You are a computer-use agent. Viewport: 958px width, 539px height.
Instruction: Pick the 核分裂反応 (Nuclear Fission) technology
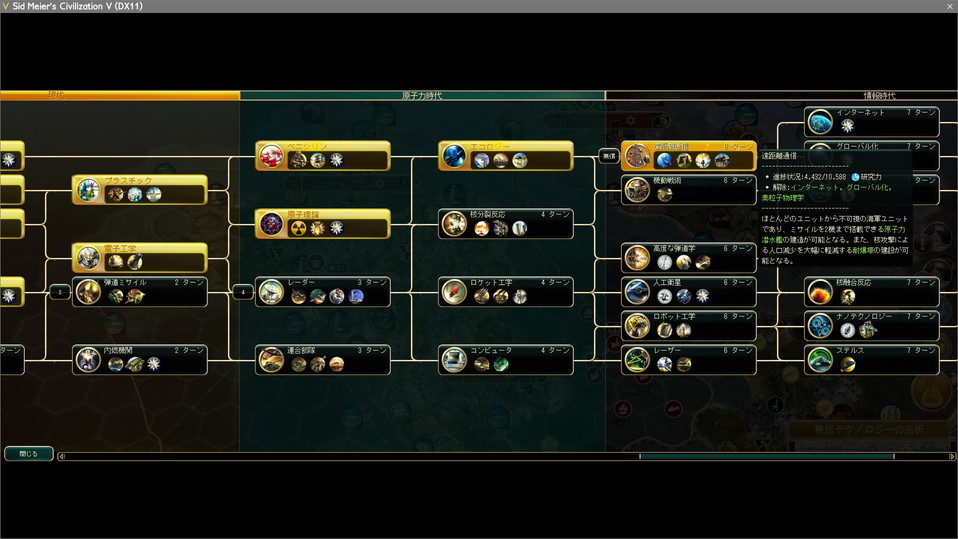pos(506,223)
